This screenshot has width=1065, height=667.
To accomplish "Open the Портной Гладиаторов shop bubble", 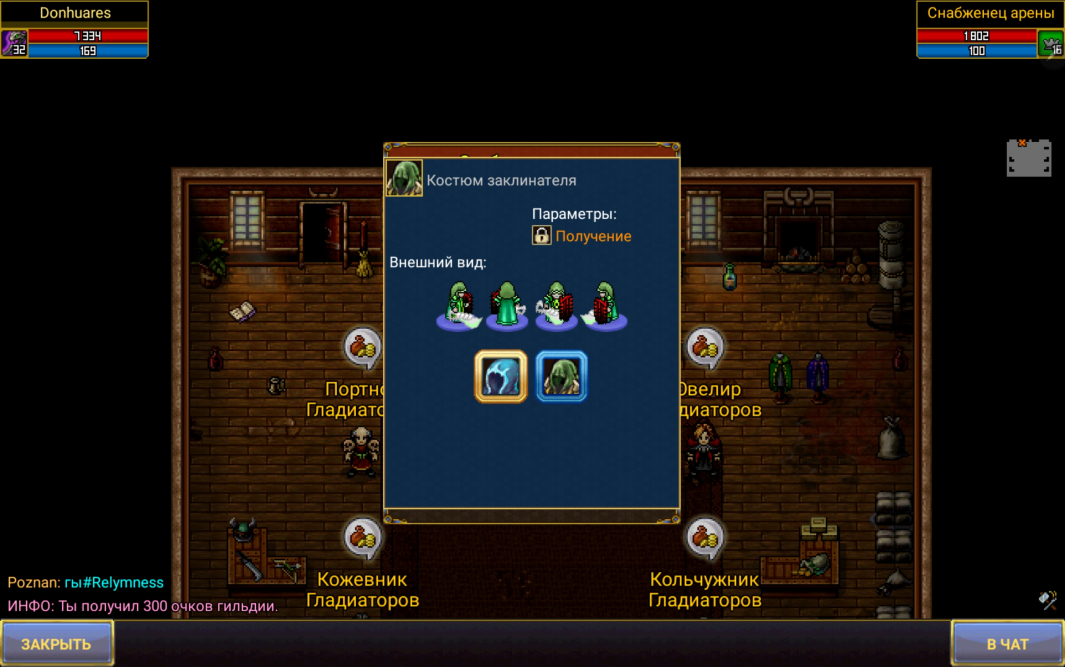I will 362,348.
